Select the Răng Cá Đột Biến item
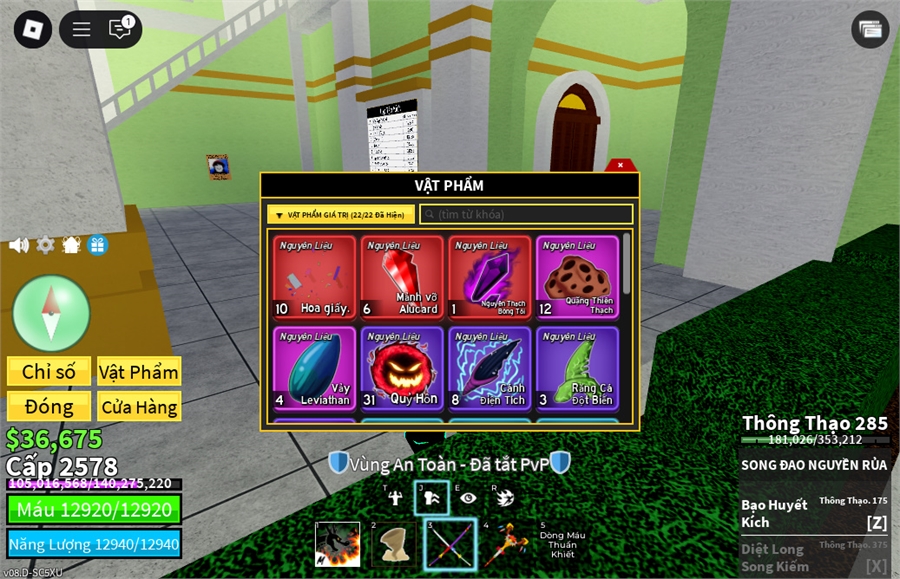Screen dimensions: 900x579 click(577, 368)
